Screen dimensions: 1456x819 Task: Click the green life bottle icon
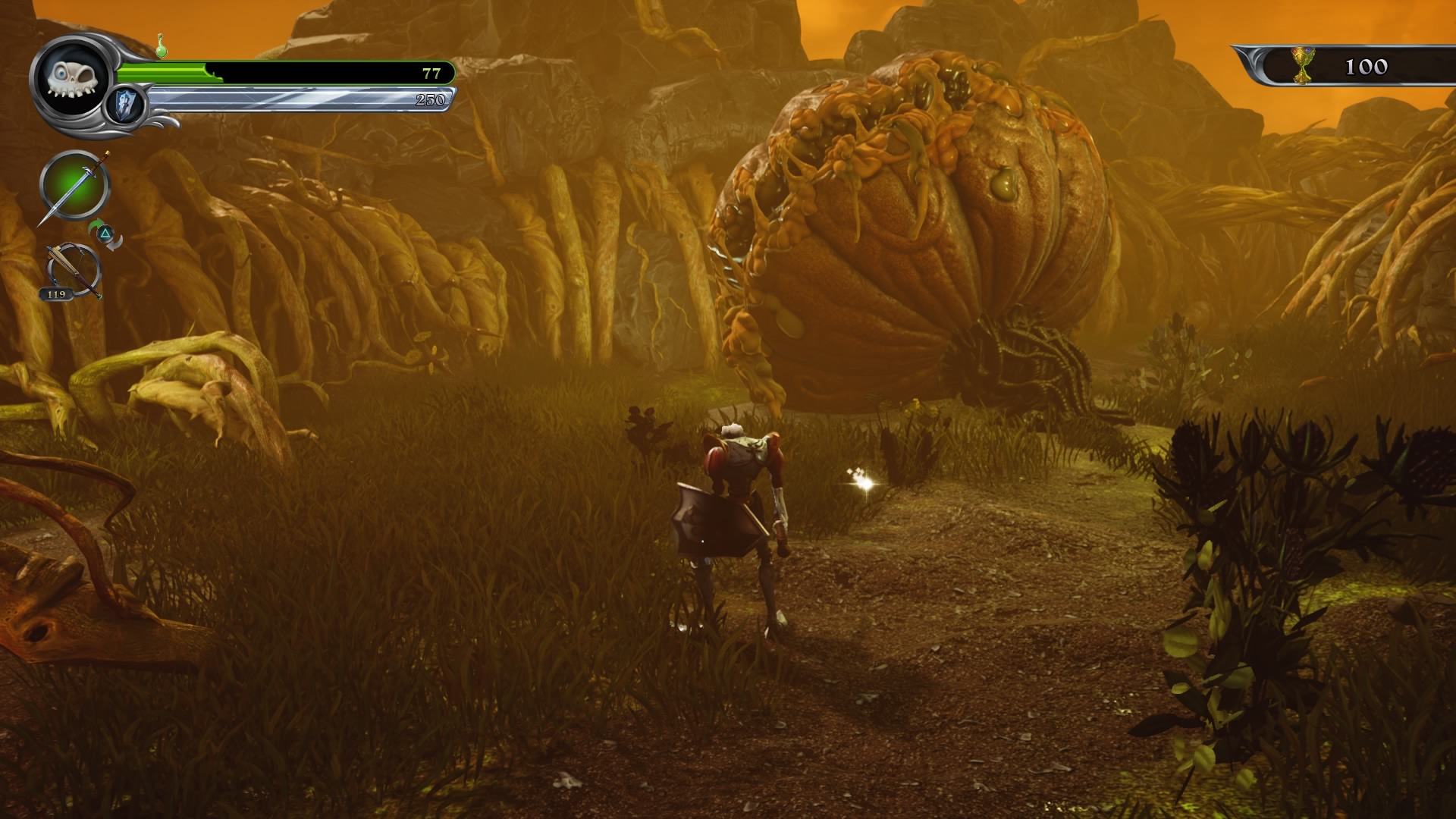(x=162, y=45)
